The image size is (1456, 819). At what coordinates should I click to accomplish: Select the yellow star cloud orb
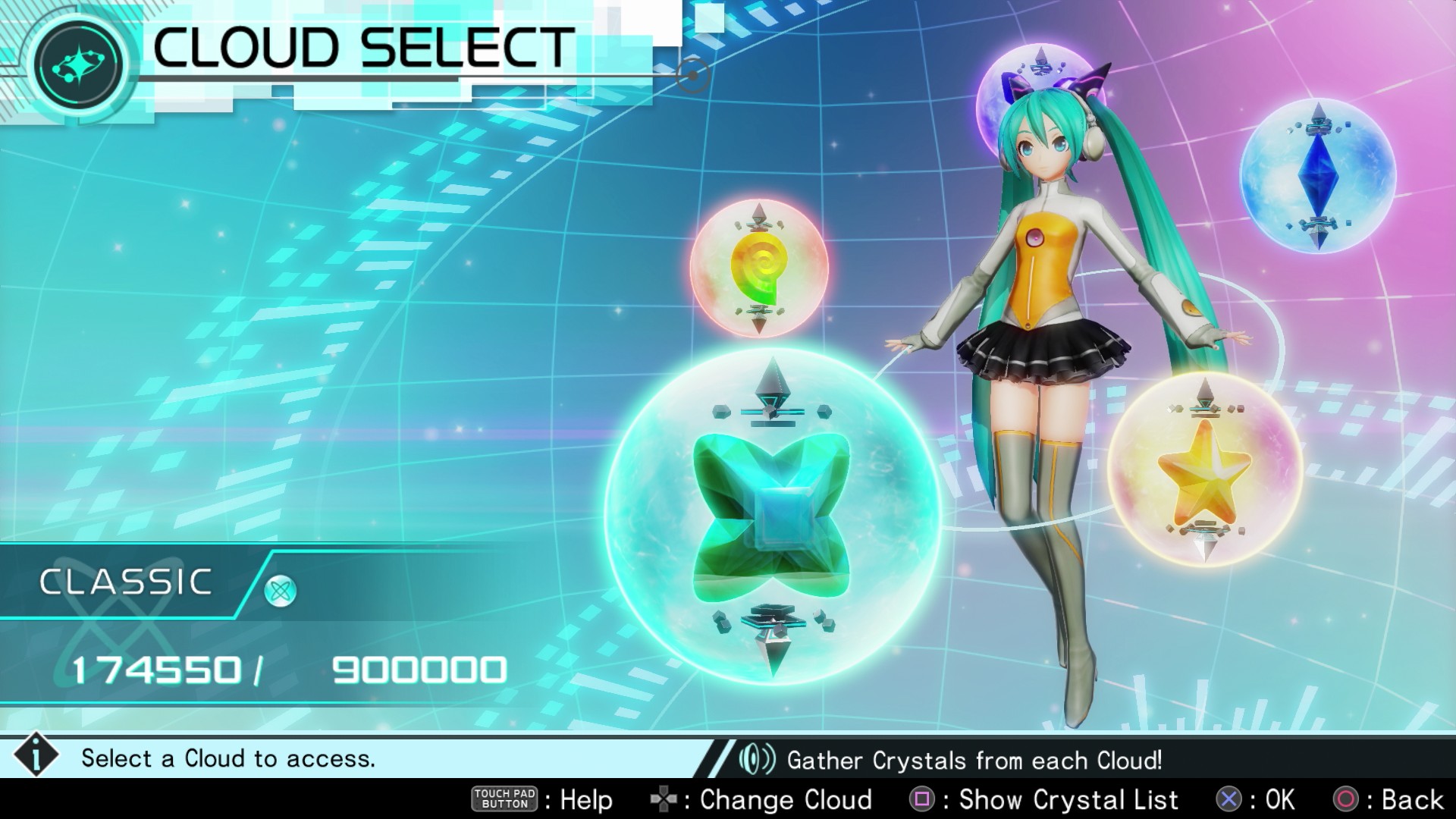(1203, 468)
